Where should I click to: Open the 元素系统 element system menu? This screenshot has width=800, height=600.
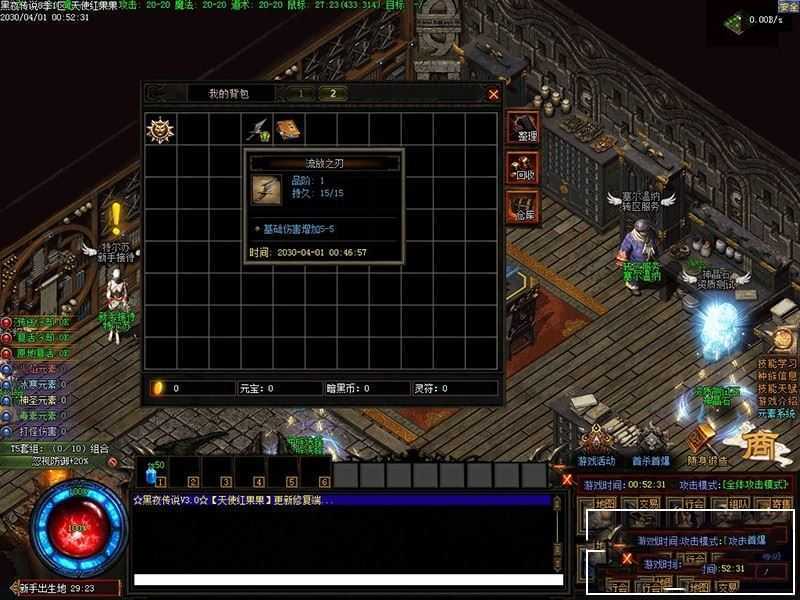(775, 413)
